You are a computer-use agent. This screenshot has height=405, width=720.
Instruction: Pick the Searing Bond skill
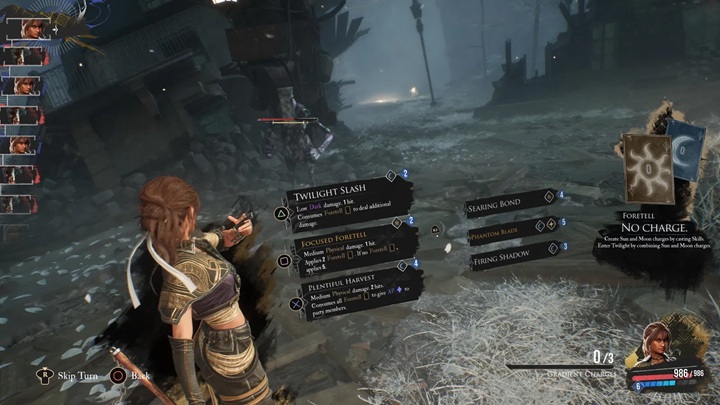point(507,204)
